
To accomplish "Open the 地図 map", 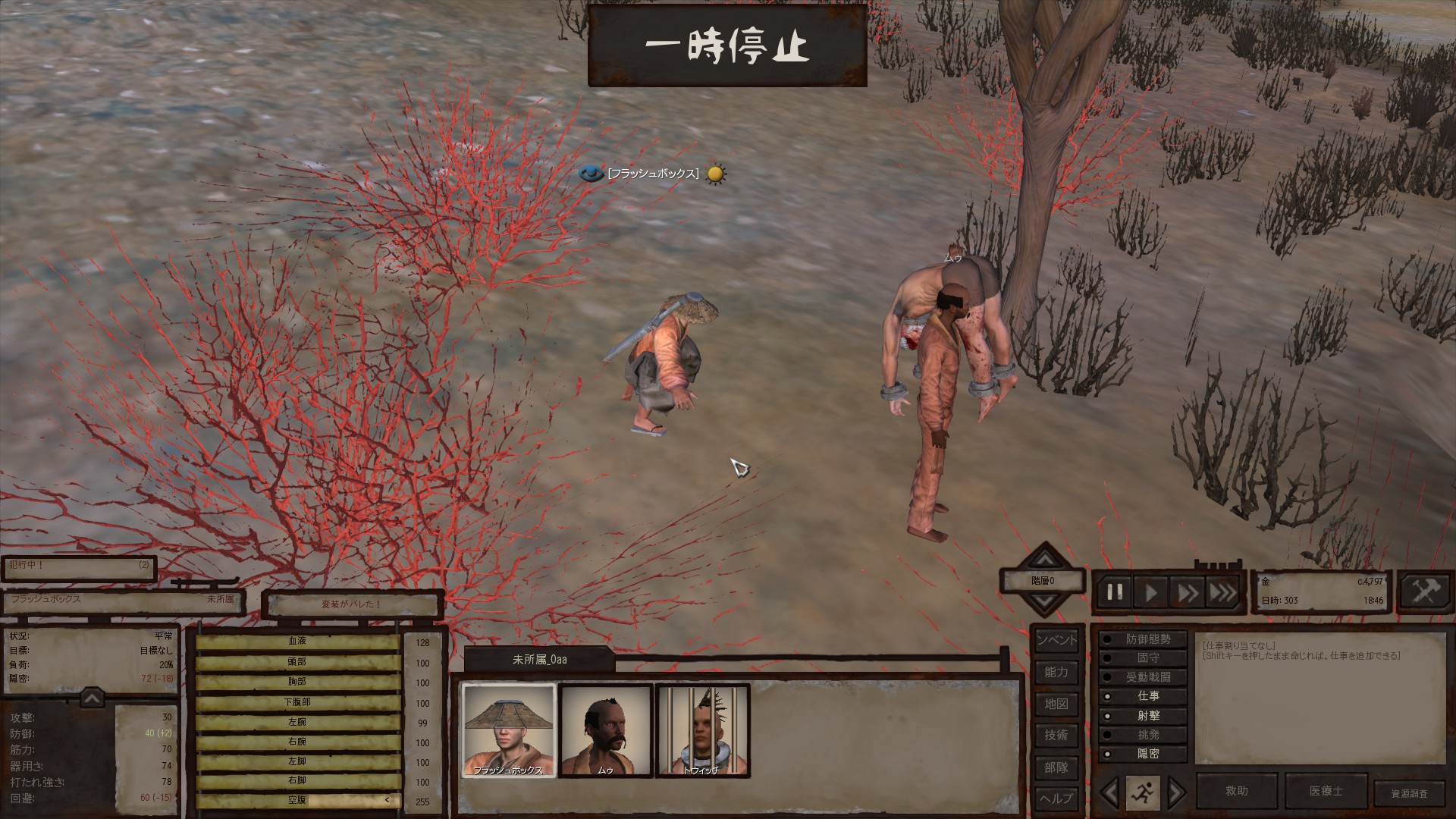I will pyautogui.click(x=1056, y=704).
